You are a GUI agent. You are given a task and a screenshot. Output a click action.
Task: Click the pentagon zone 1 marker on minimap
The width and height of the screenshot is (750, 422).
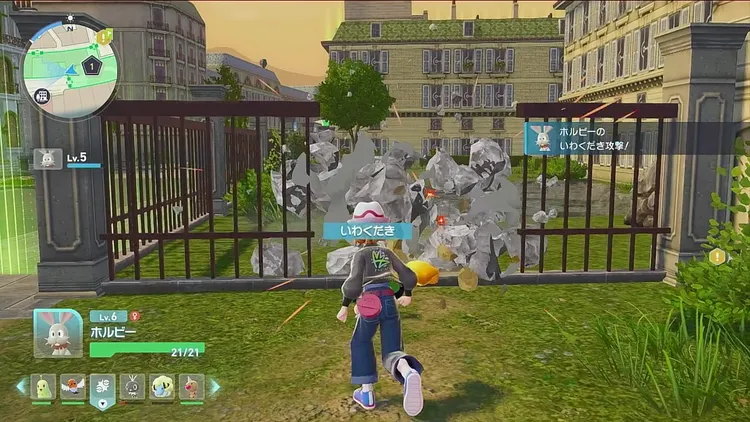click(92, 66)
